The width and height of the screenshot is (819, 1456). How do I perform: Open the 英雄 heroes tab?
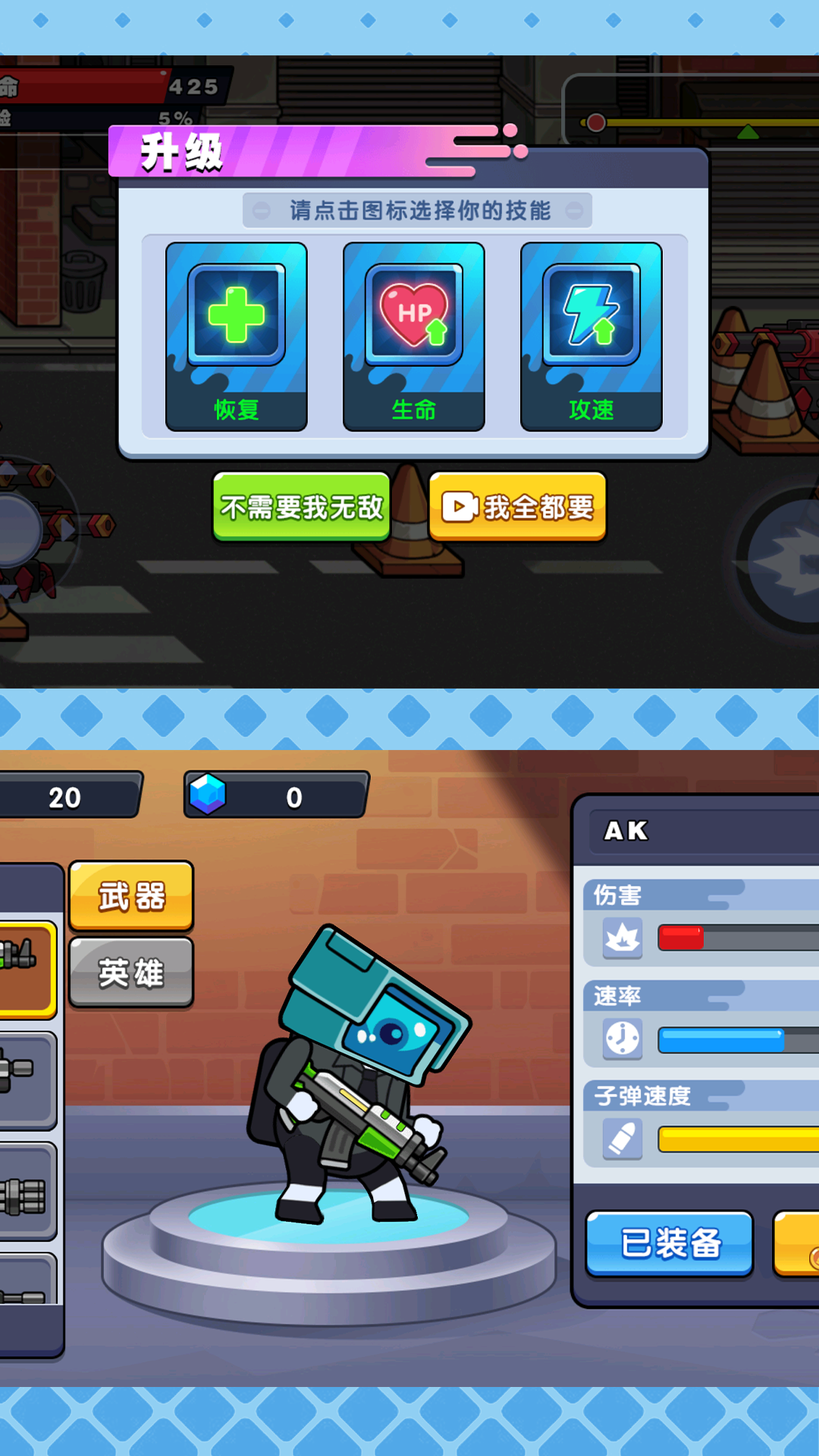(x=131, y=973)
